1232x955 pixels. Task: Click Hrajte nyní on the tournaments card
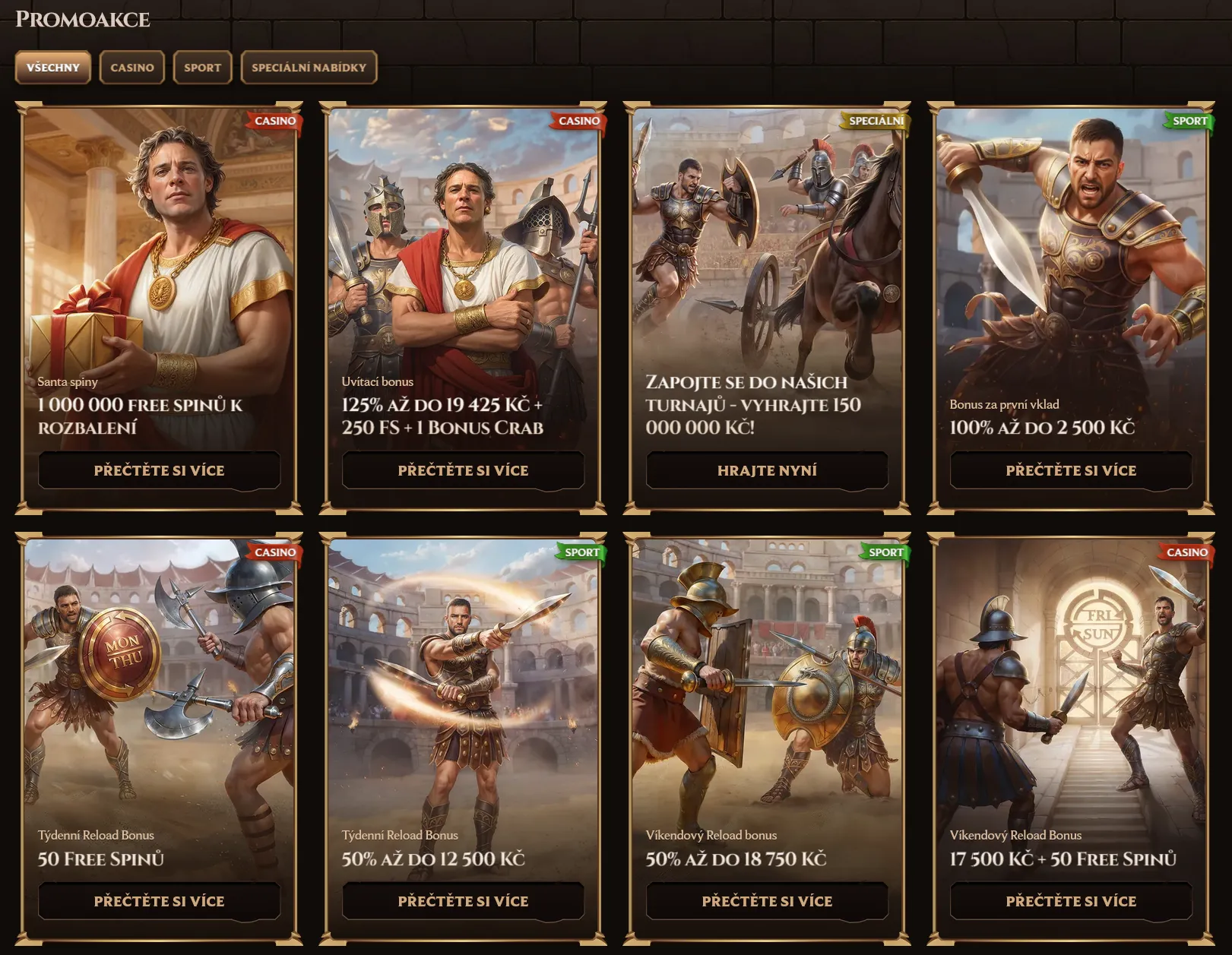(767, 470)
